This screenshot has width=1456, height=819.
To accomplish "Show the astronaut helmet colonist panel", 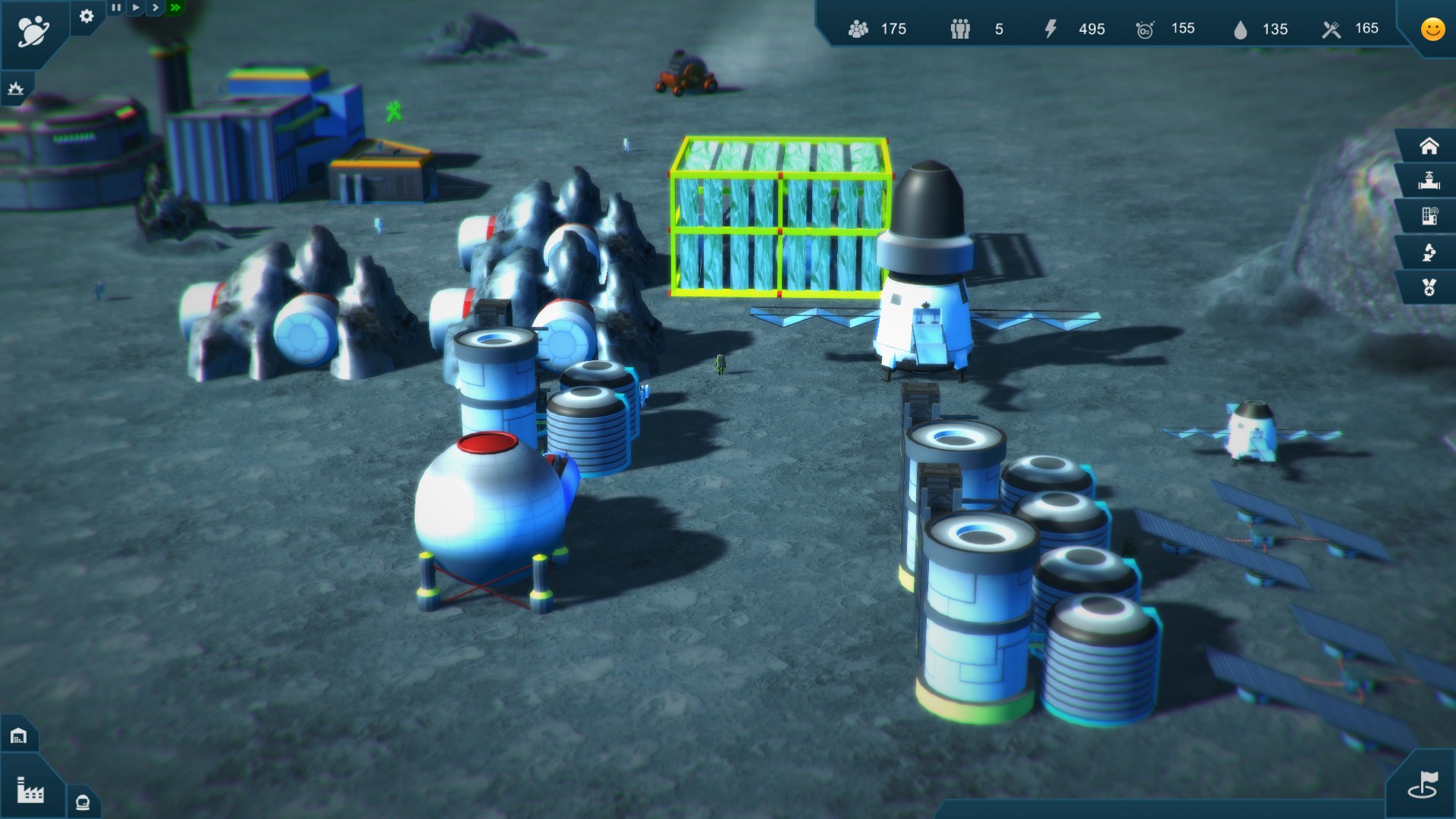I will point(83,802).
